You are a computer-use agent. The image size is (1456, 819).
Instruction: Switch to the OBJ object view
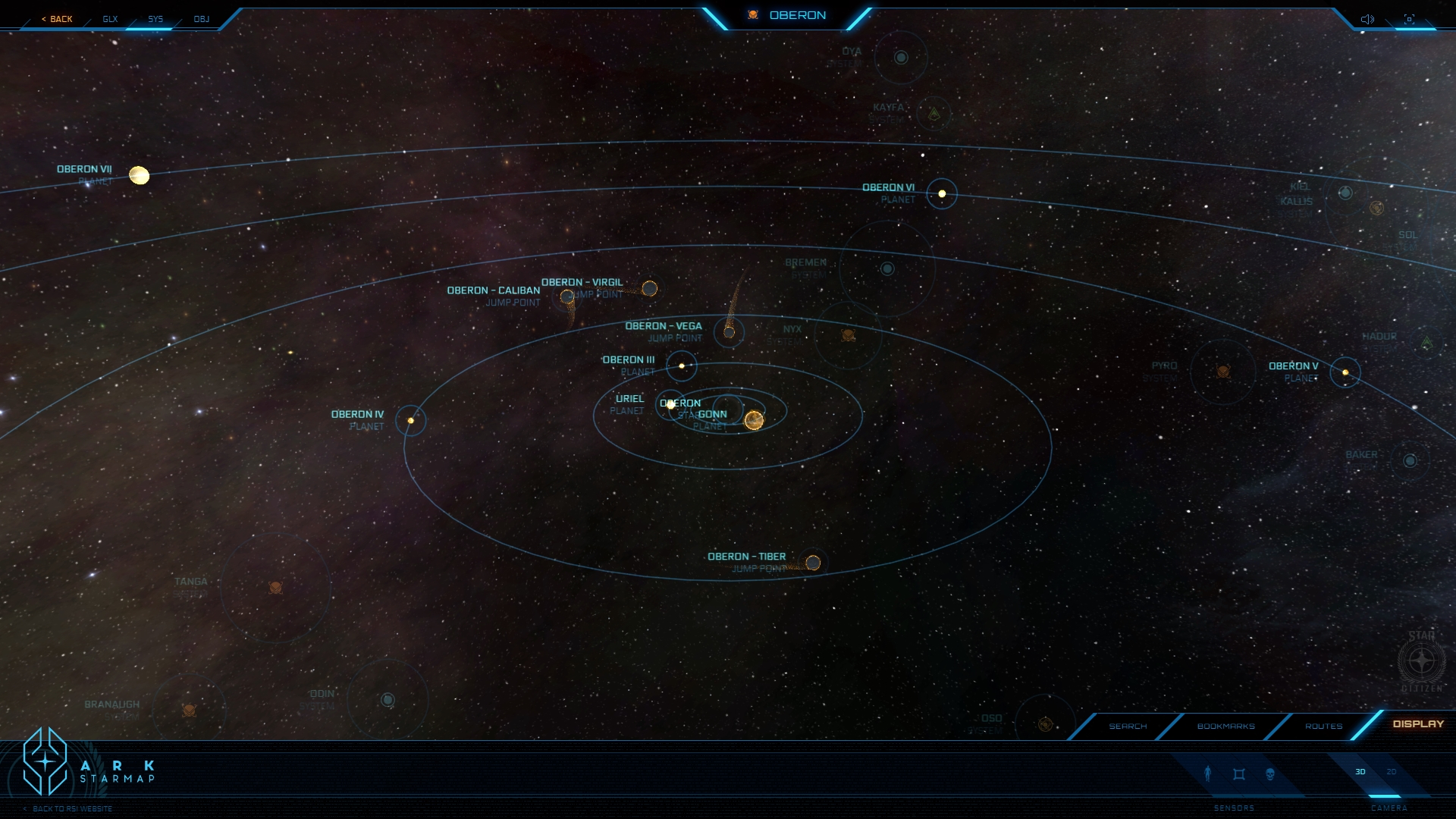201,19
